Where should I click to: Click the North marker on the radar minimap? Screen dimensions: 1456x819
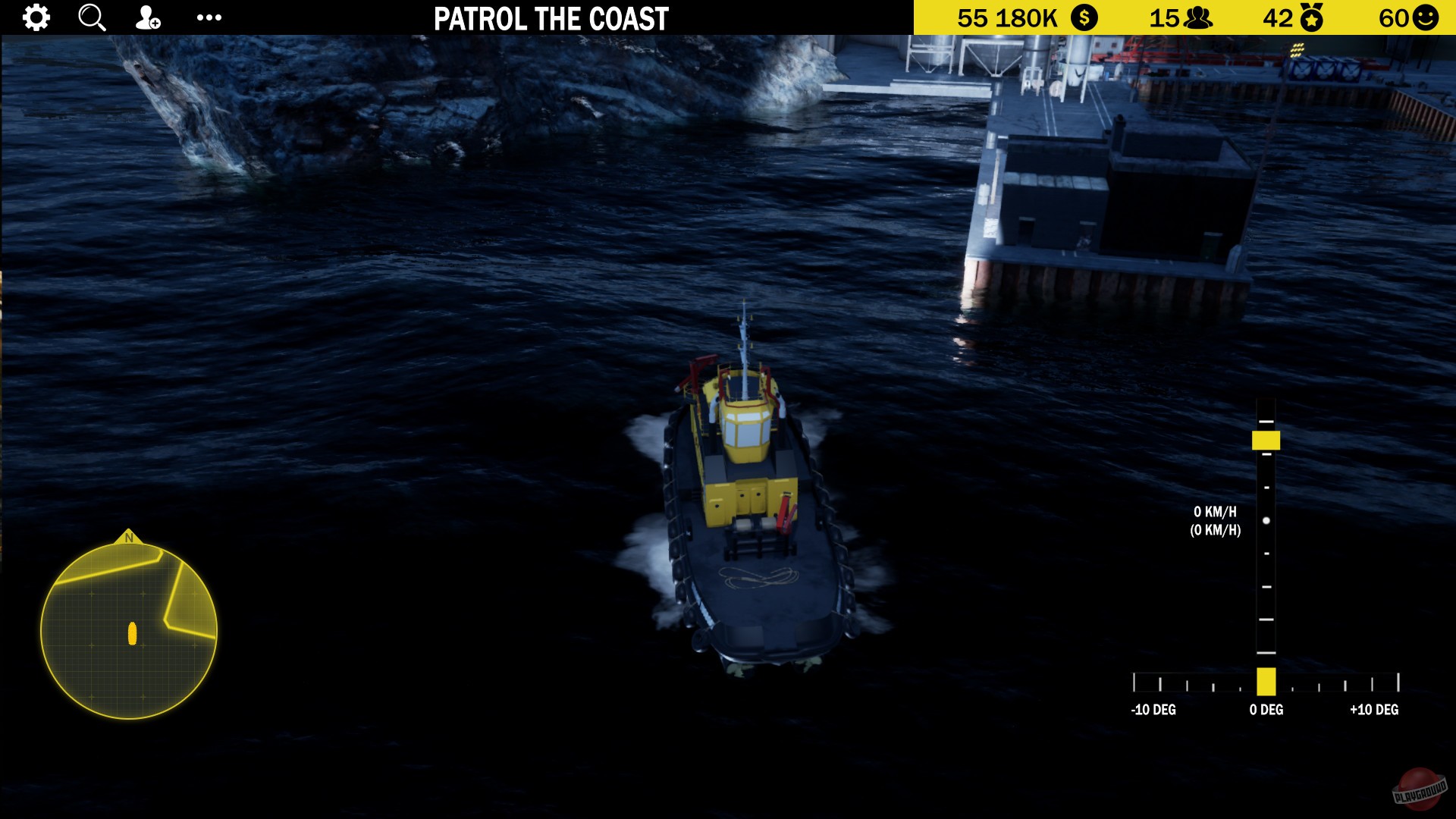(x=130, y=538)
